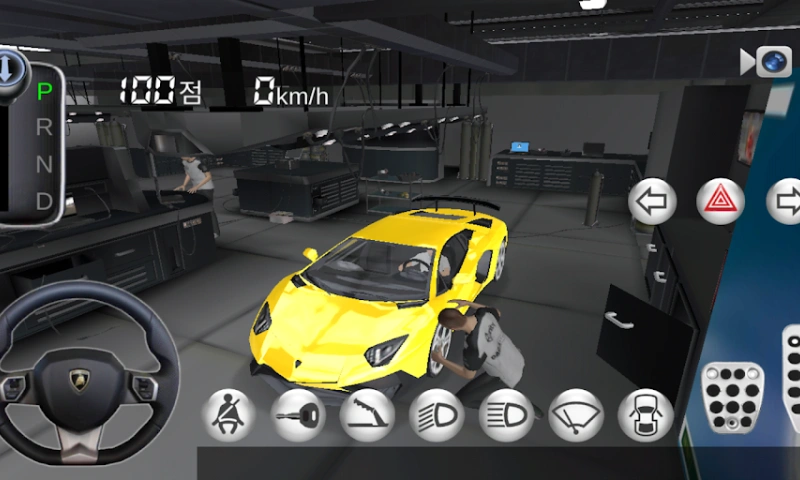Turn on the windshield wipers
This screenshot has height=480, width=800.
pos(576,415)
